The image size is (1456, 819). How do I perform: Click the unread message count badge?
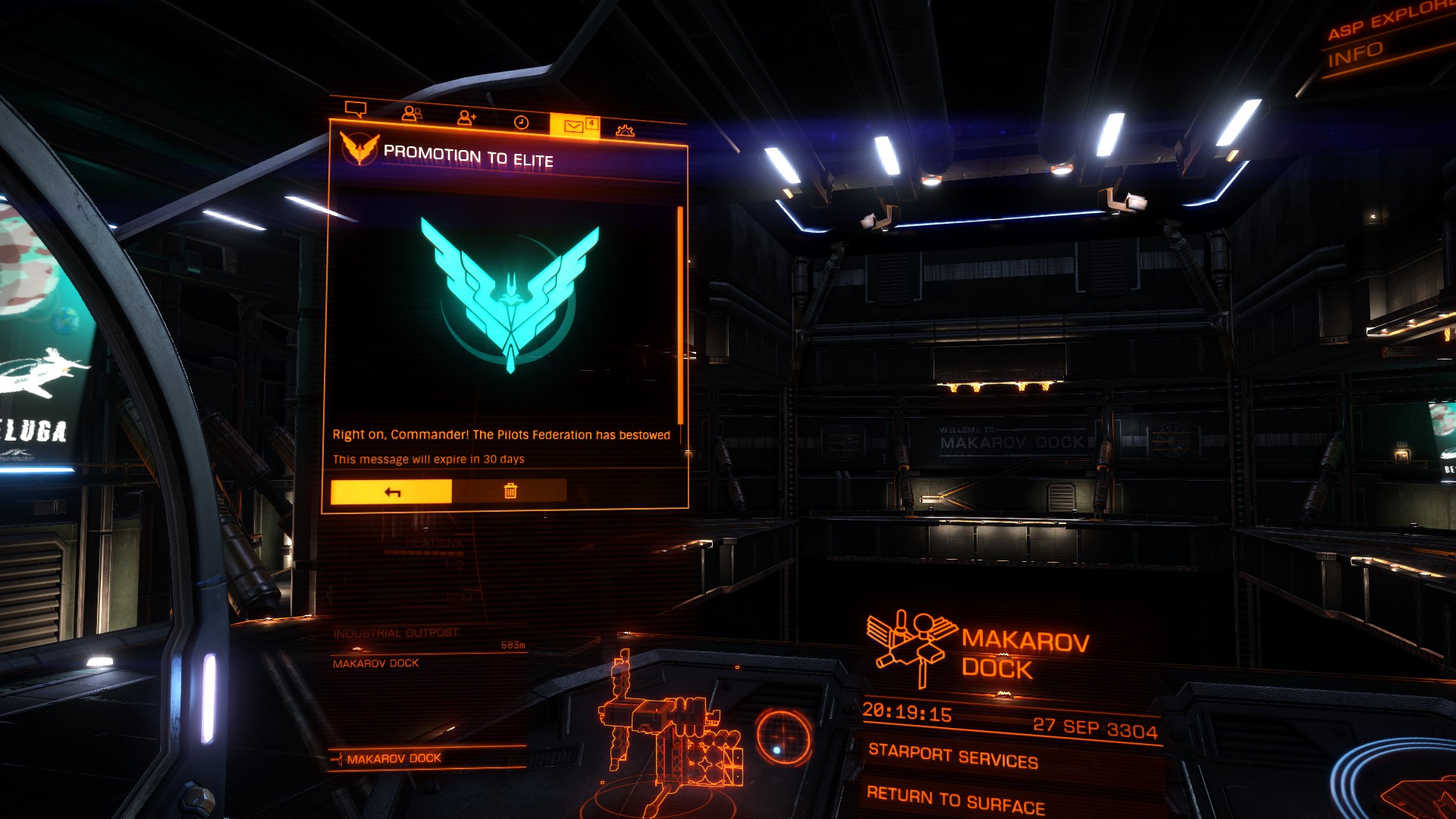pos(591,121)
